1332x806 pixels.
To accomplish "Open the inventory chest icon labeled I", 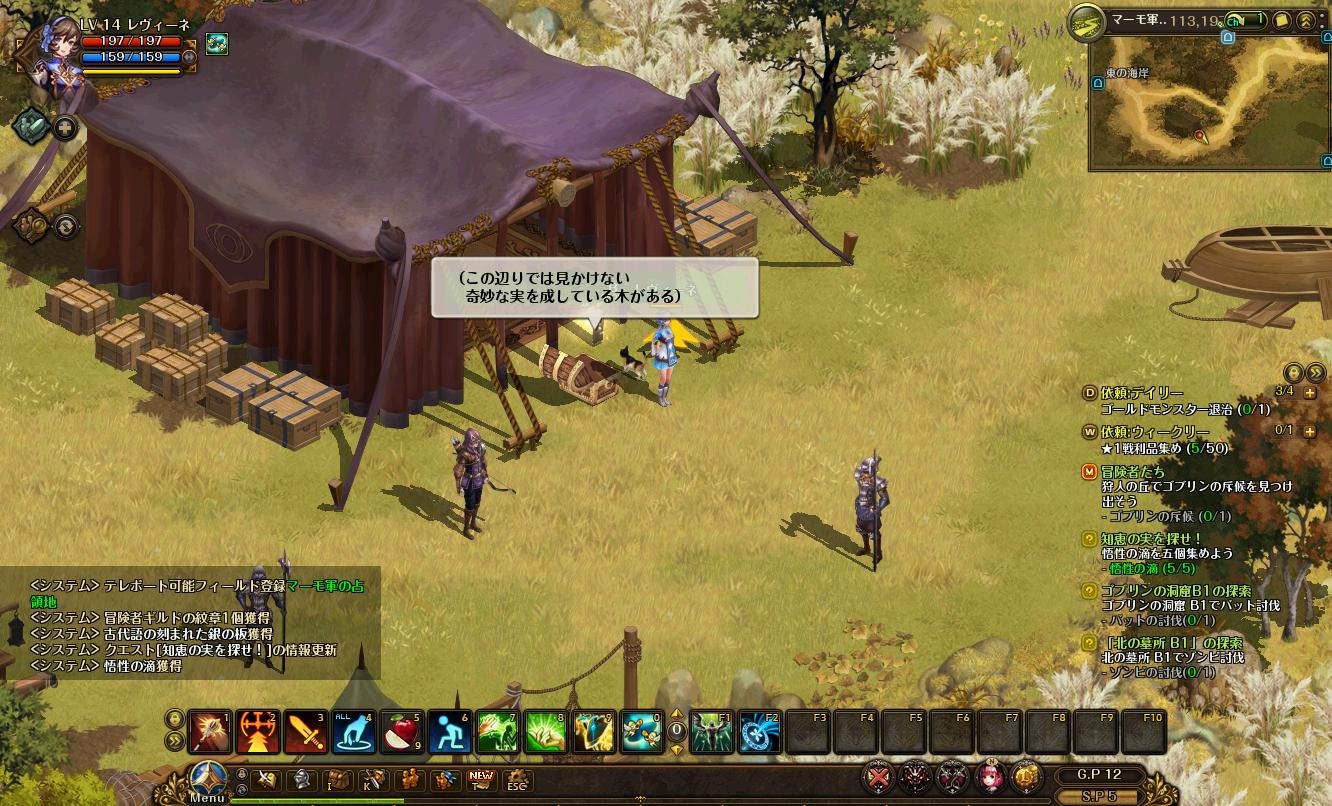I will [337, 780].
